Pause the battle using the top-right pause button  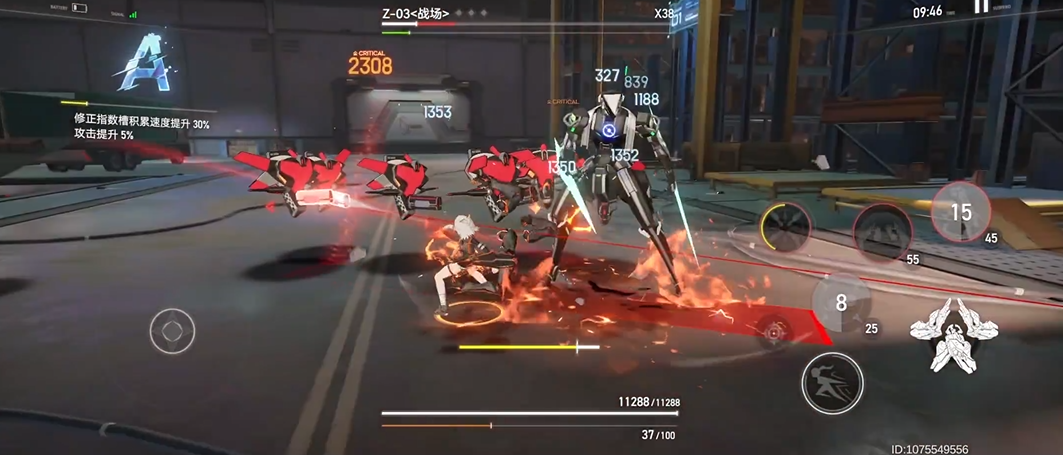point(982,6)
